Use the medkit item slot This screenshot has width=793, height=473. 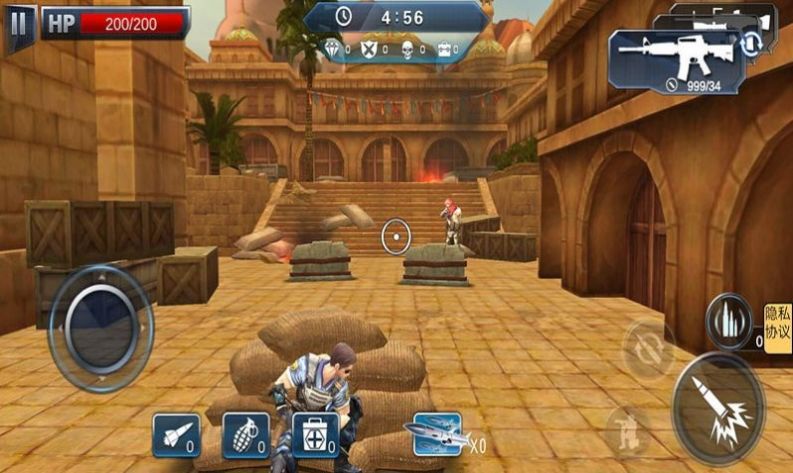(314, 433)
